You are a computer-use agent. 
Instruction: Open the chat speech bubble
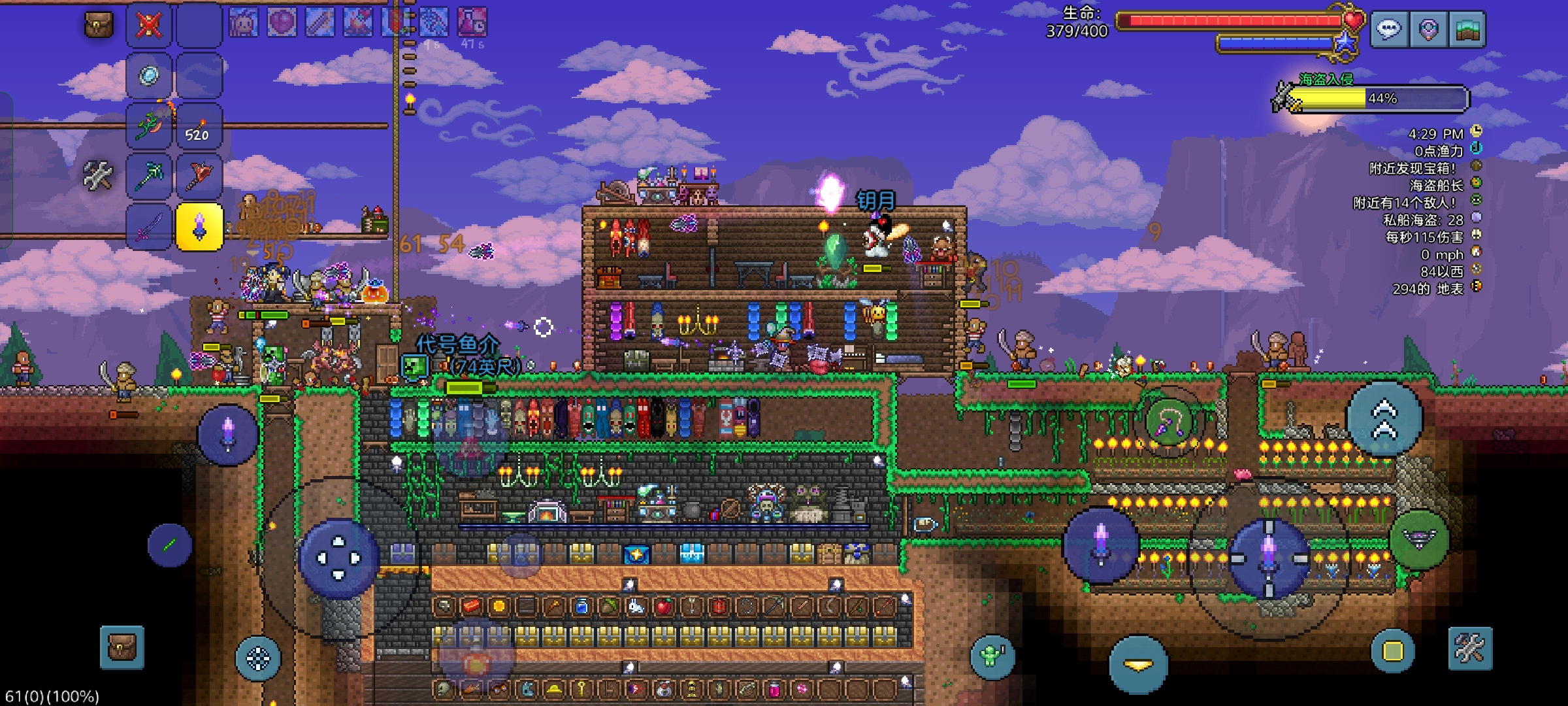pyautogui.click(x=1389, y=29)
